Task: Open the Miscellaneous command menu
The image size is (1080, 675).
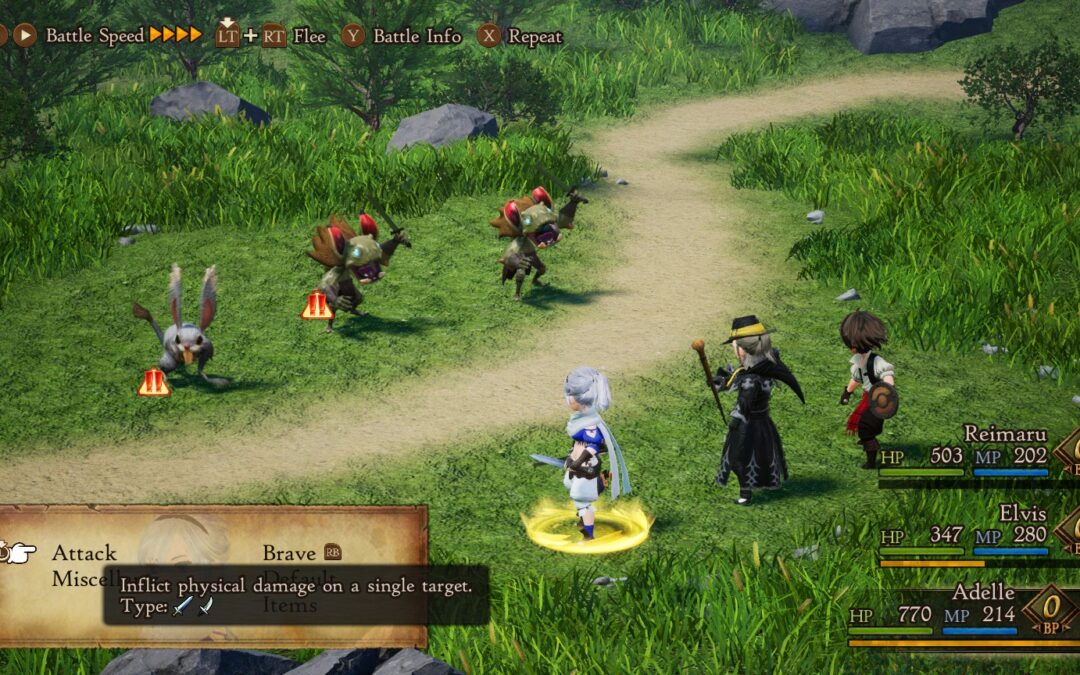Action: pos(76,579)
